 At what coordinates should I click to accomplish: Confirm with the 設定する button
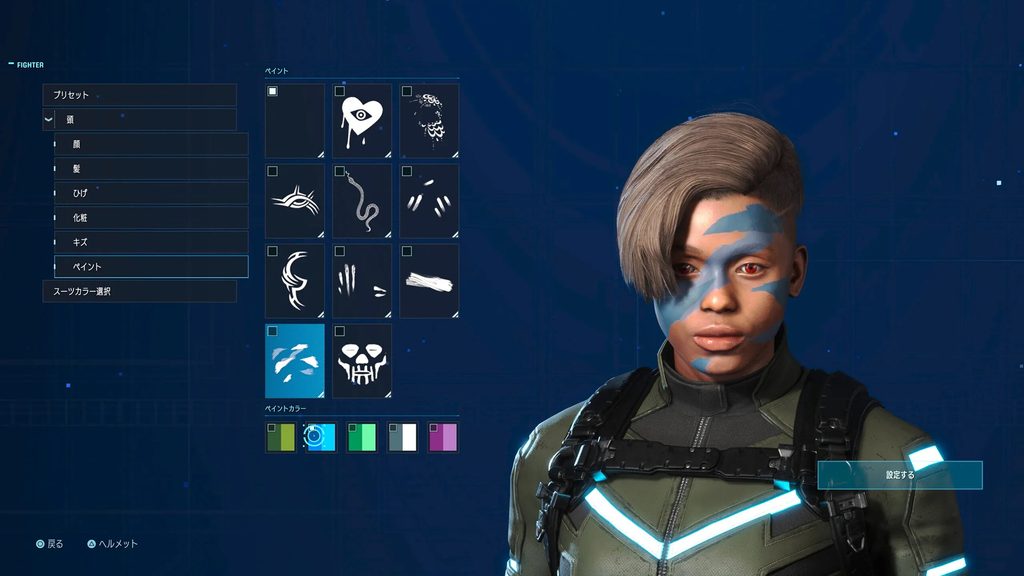pos(899,475)
